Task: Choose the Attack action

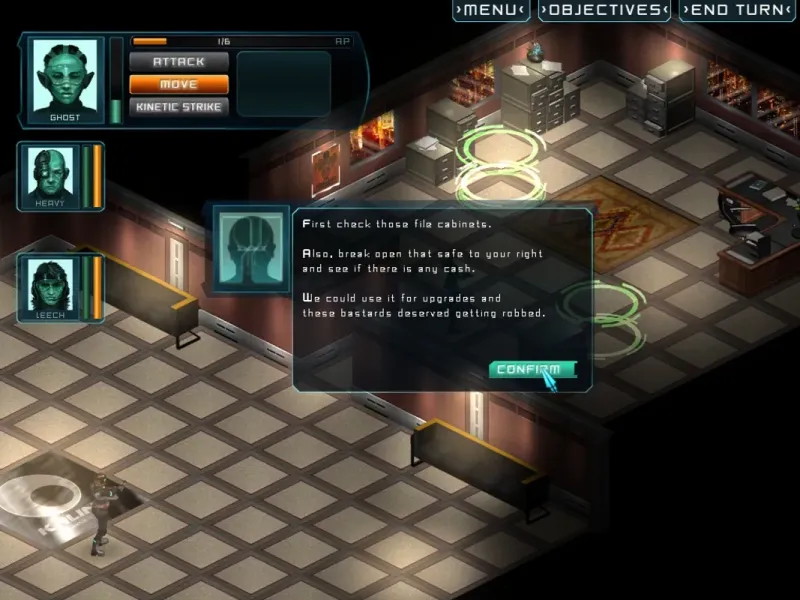Action: (179, 62)
